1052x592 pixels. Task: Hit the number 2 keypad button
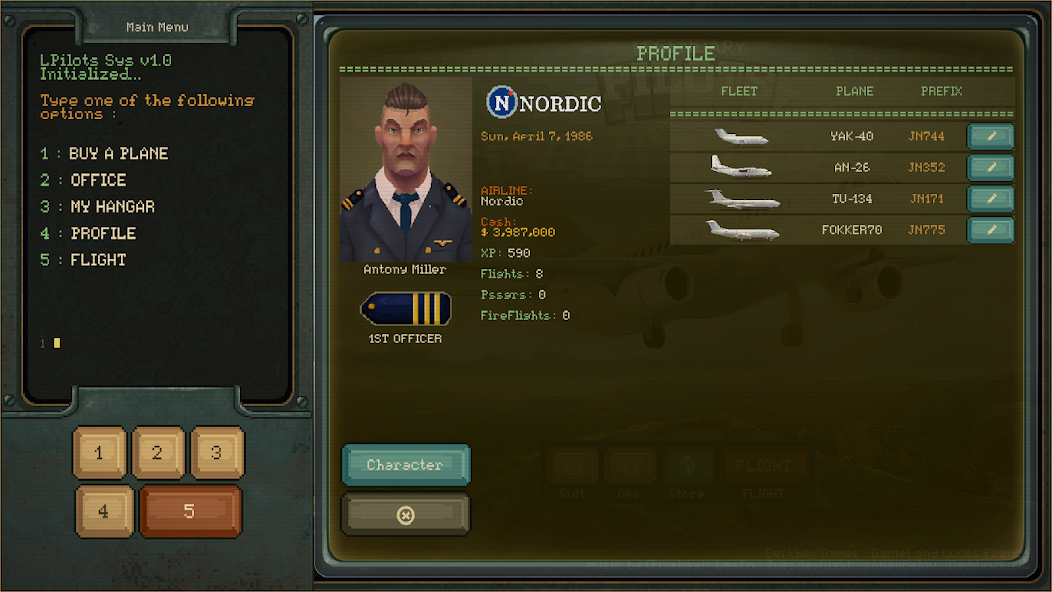pos(158,453)
